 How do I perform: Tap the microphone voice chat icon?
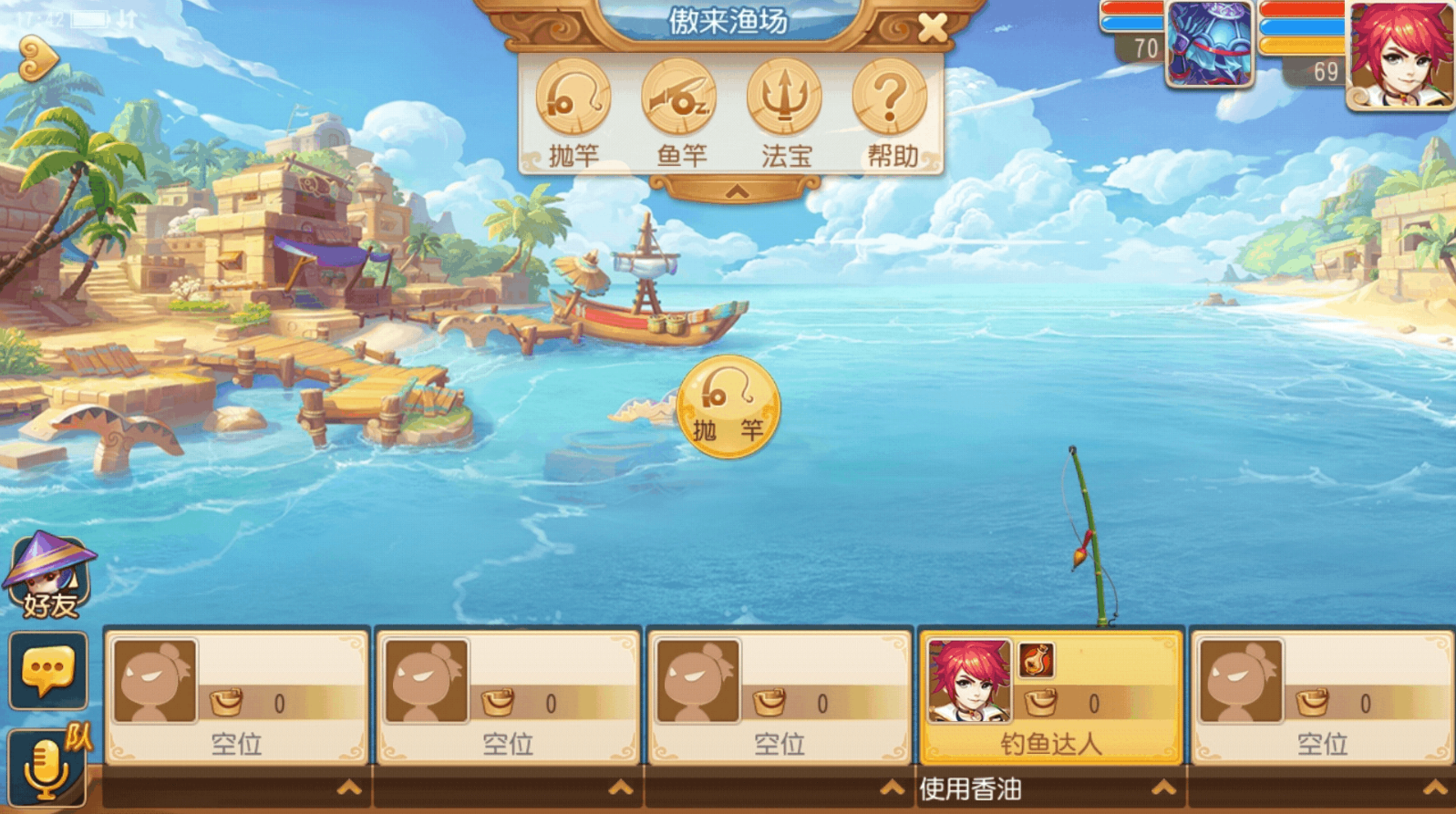tap(47, 766)
